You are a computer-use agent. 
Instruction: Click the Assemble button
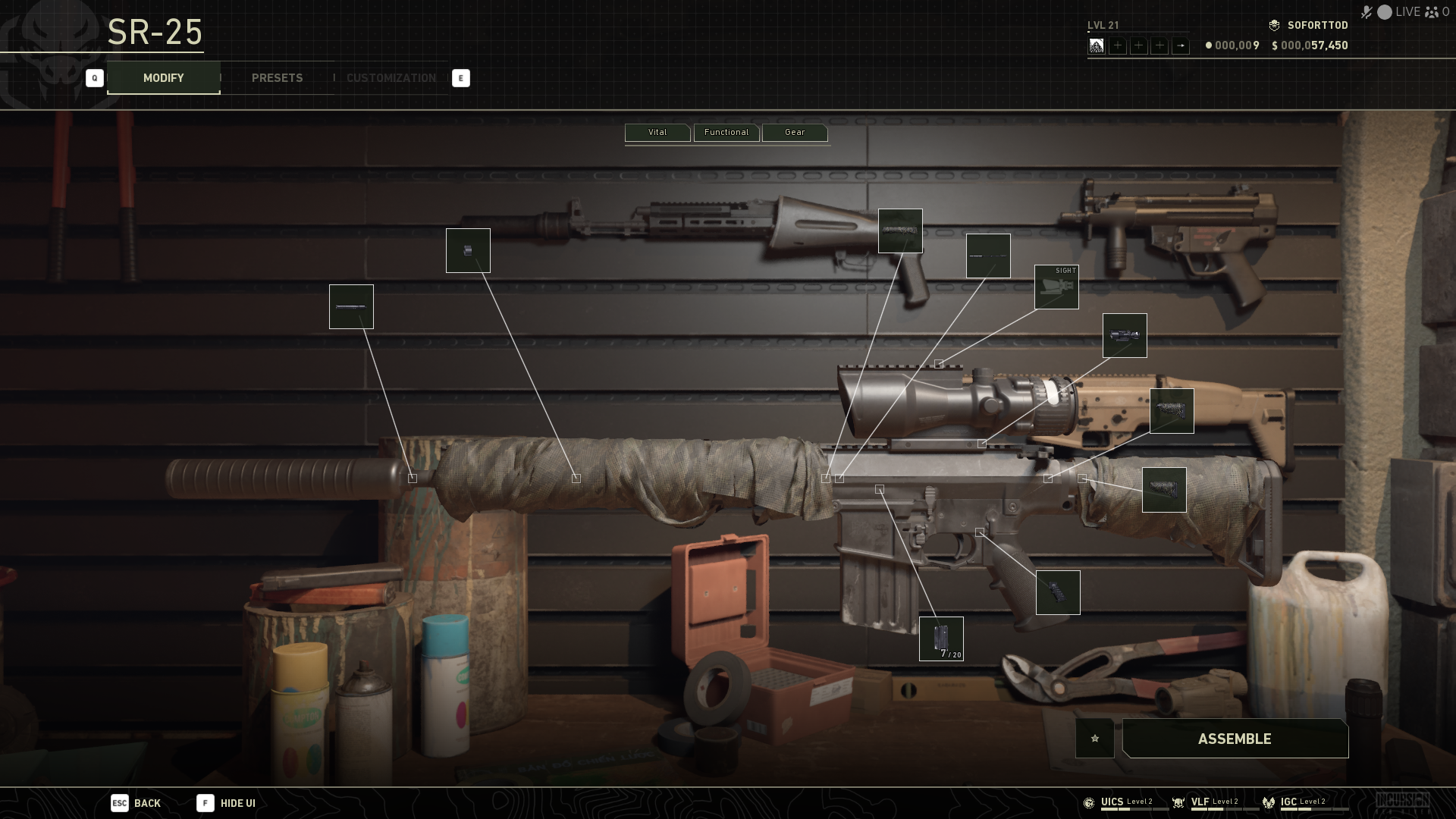pyautogui.click(x=1235, y=739)
